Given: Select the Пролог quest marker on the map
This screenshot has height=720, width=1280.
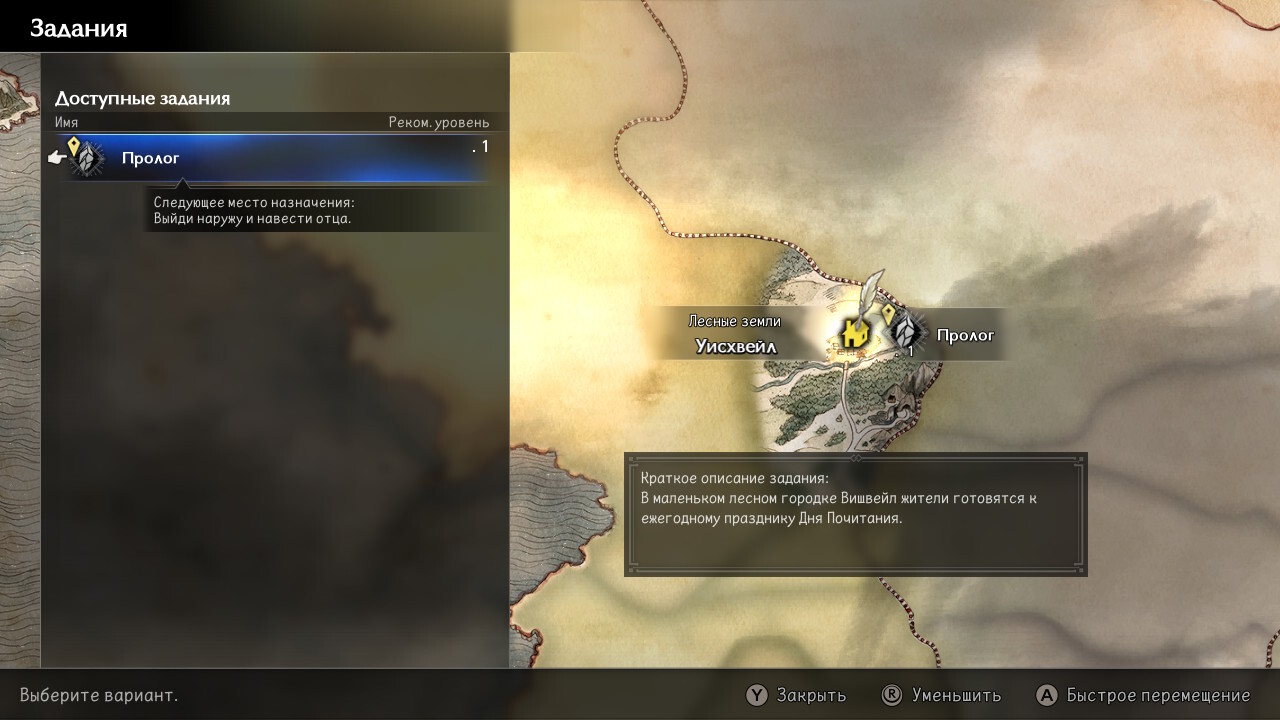Looking at the screenshot, I should click(907, 332).
